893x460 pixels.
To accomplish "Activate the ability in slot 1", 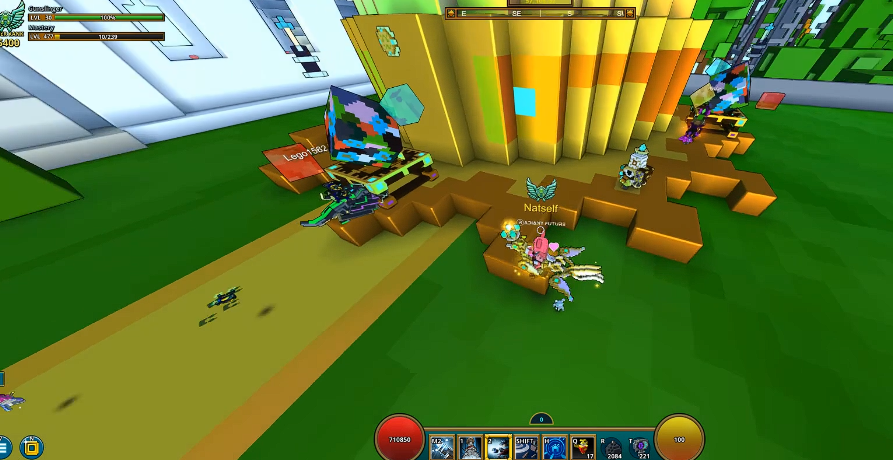I will (470, 447).
